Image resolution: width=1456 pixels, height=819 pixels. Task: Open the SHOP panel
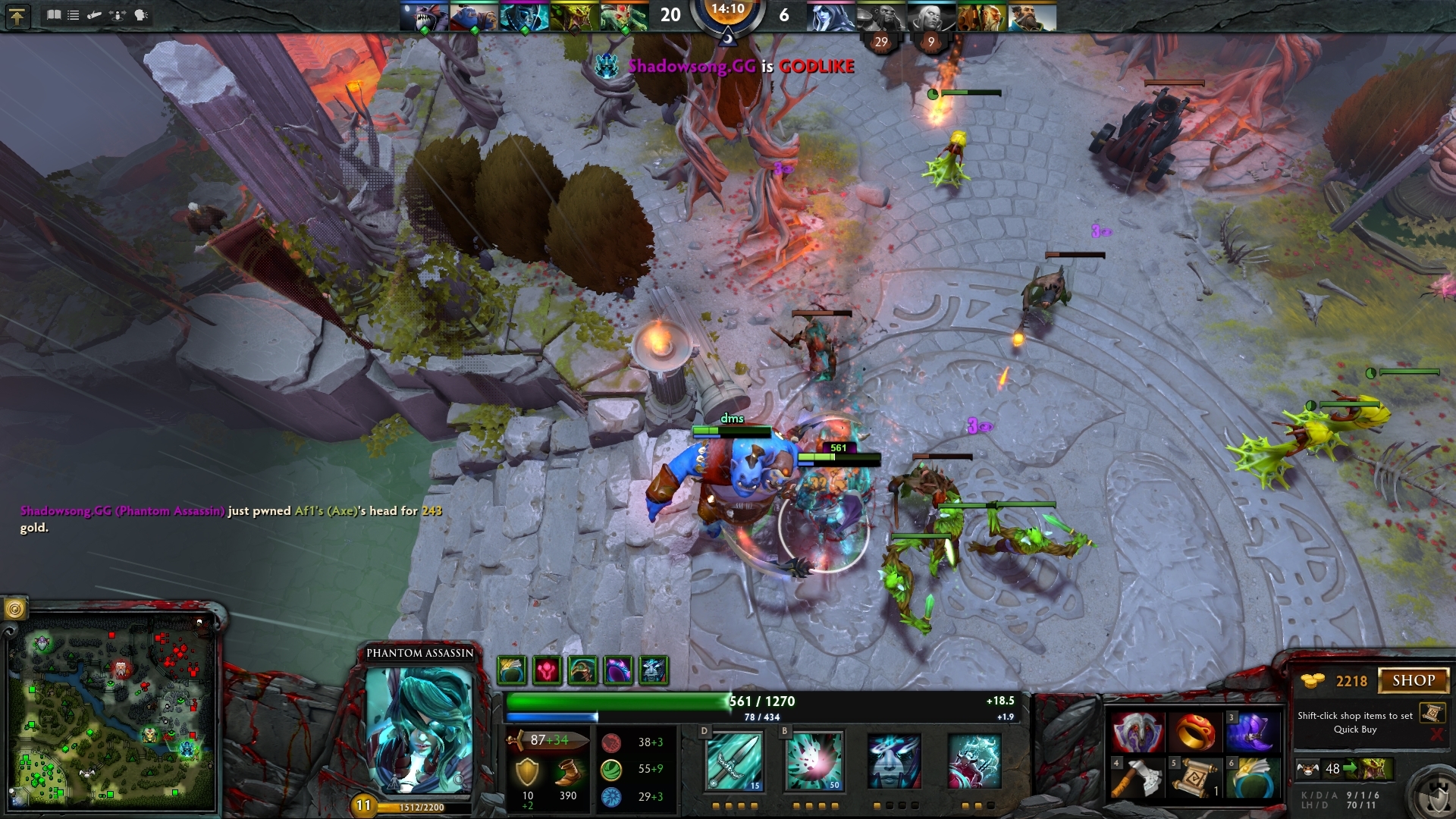(1413, 680)
